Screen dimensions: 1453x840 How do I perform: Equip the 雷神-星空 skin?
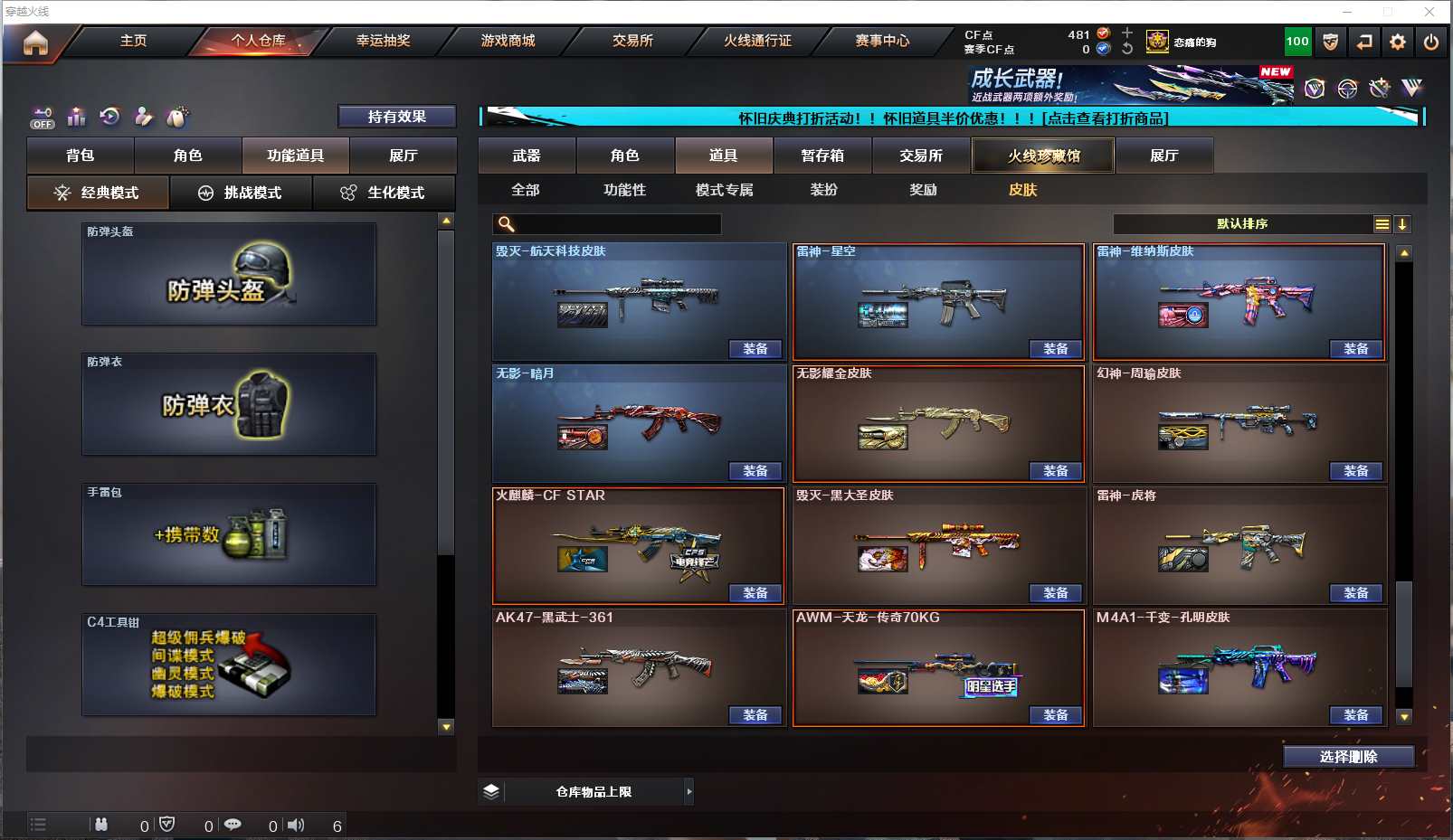(1055, 349)
